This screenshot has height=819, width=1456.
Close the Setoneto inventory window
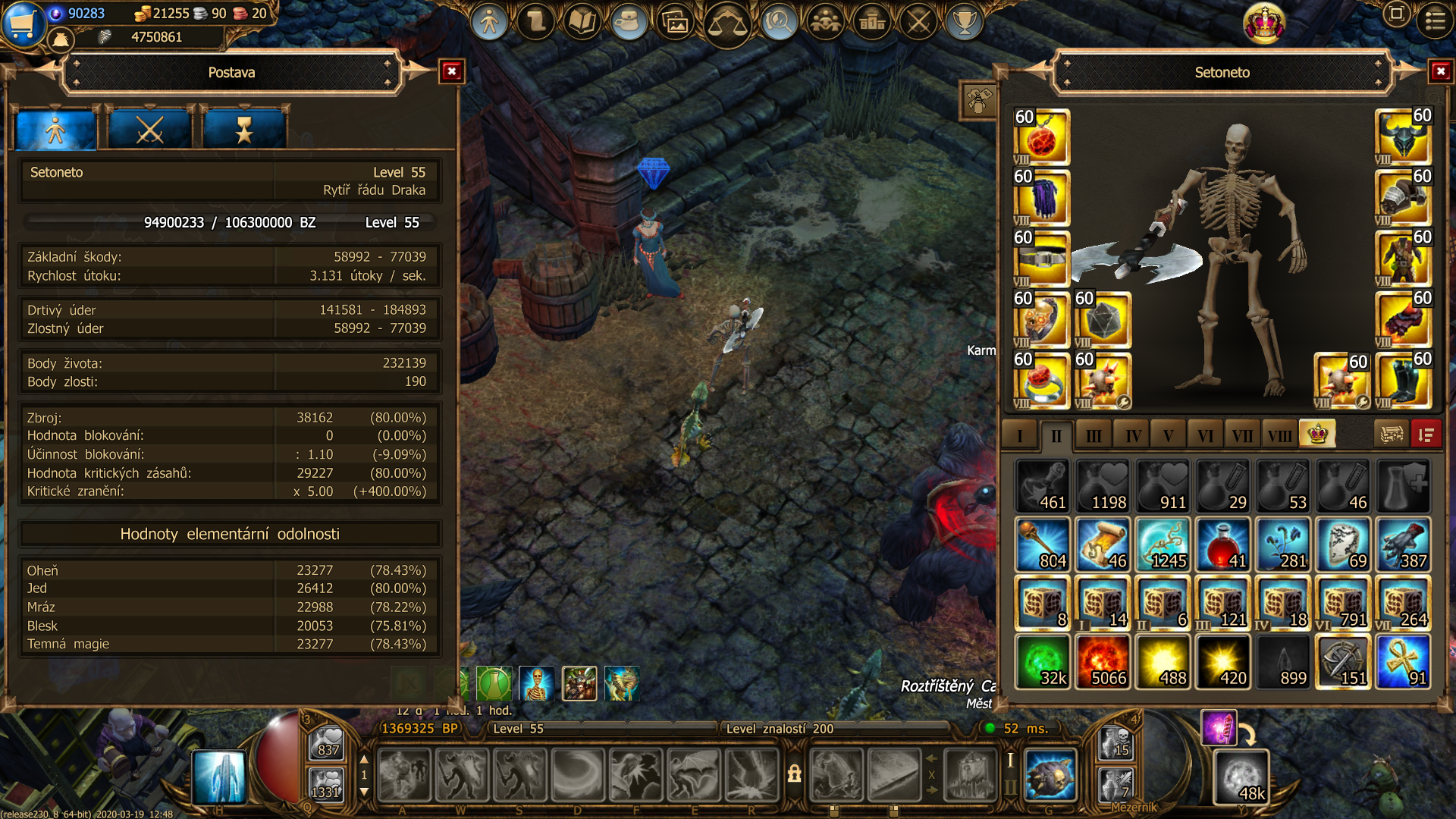pos(1440,71)
